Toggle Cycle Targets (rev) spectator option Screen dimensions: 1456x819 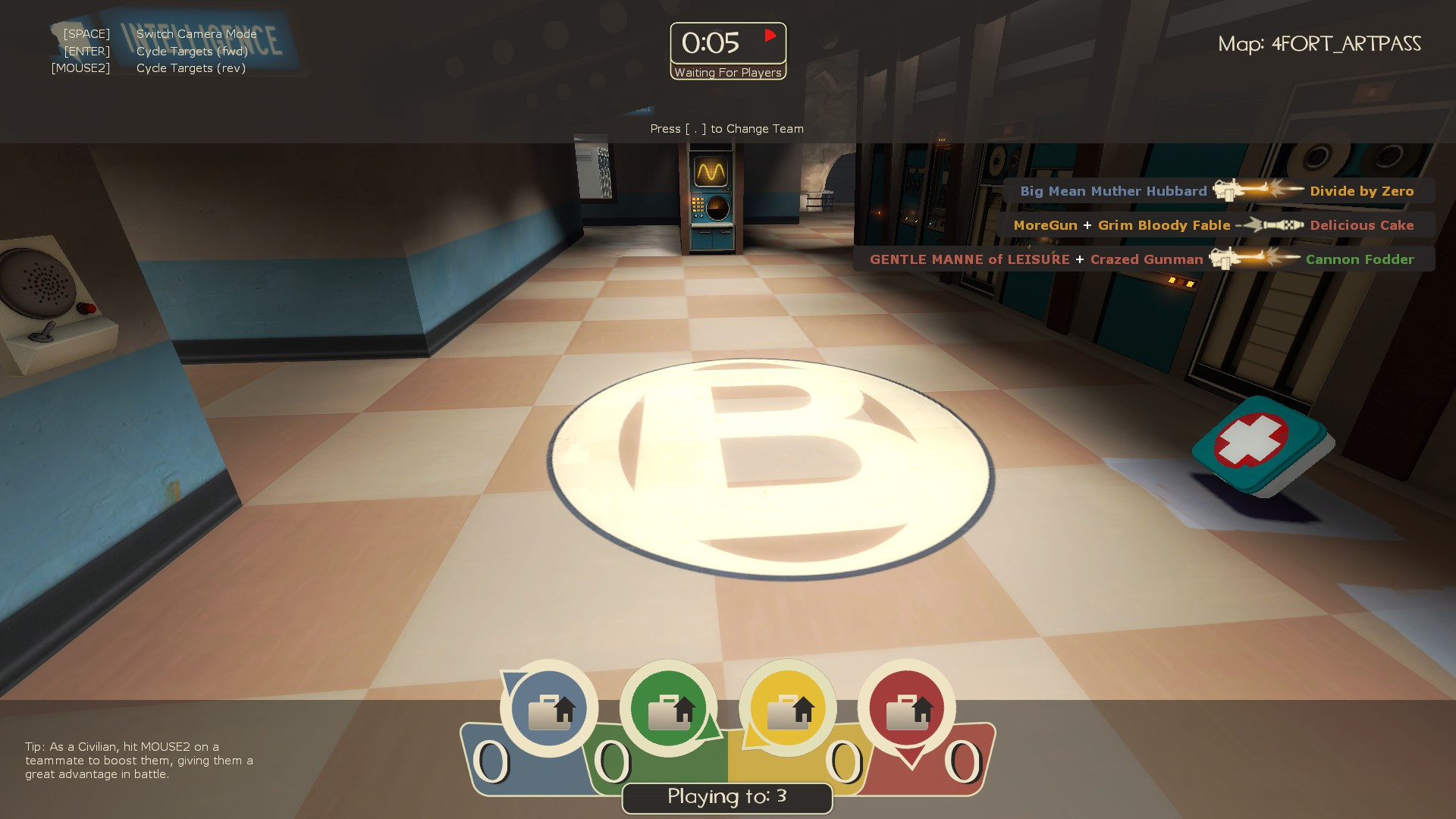click(191, 67)
